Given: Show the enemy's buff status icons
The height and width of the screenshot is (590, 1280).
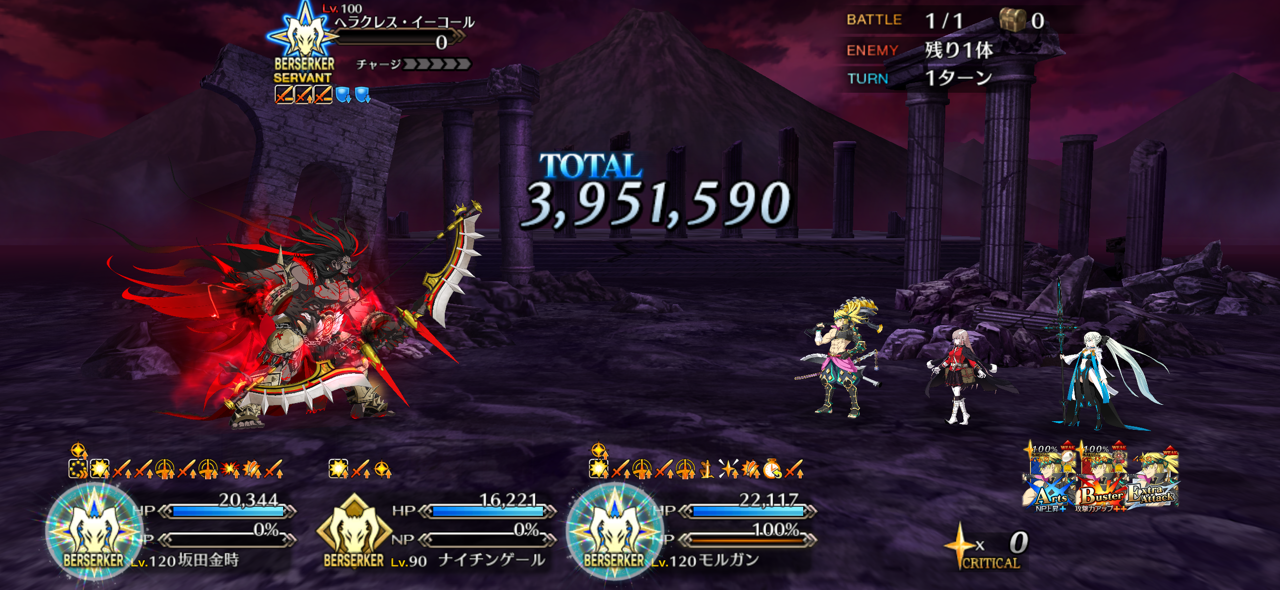Looking at the screenshot, I should click(x=322, y=95).
